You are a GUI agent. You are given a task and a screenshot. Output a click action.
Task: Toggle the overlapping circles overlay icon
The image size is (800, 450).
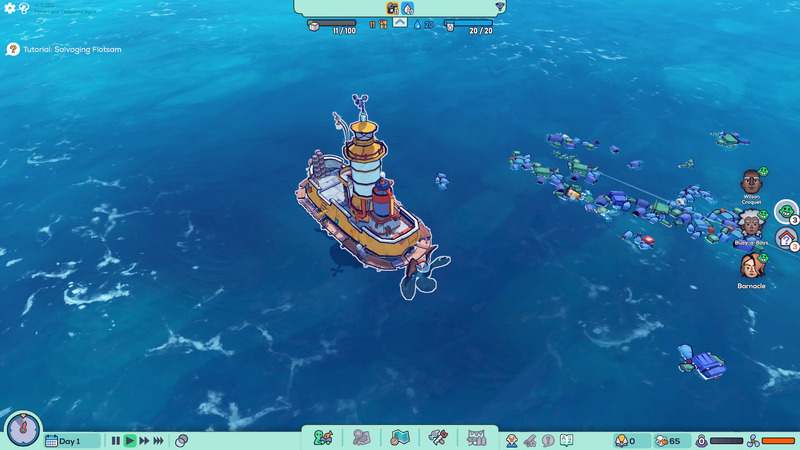click(x=181, y=440)
